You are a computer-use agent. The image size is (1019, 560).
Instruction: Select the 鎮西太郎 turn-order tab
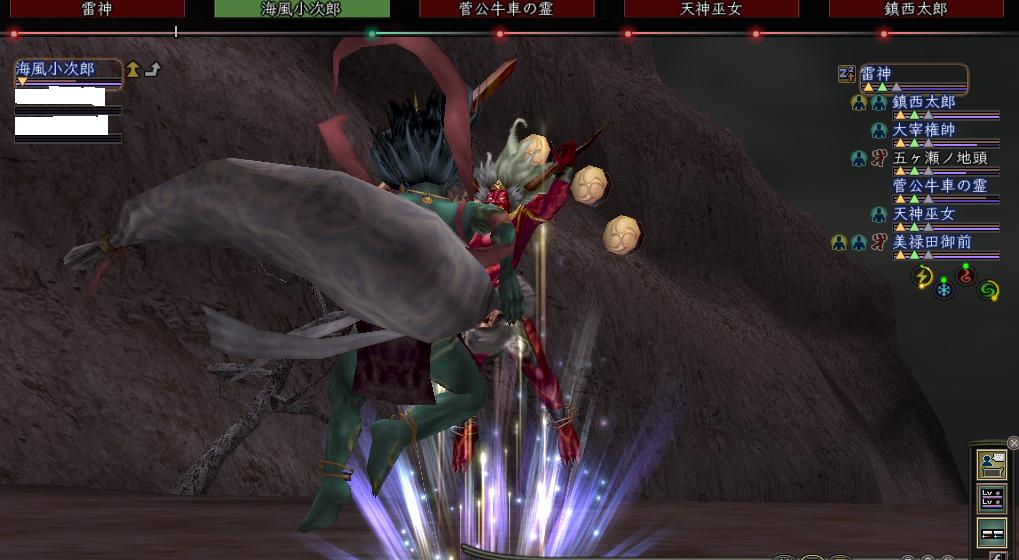click(x=916, y=9)
